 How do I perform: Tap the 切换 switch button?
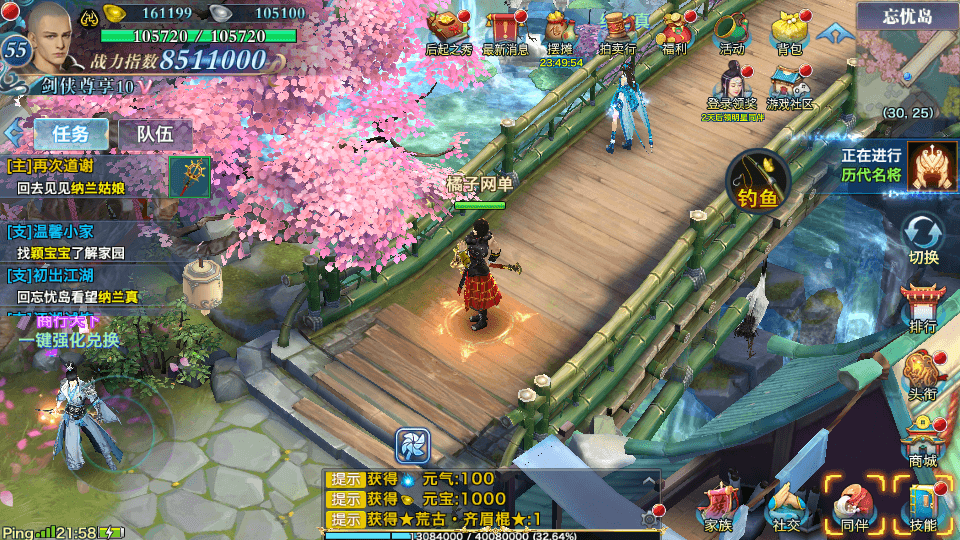tap(923, 240)
